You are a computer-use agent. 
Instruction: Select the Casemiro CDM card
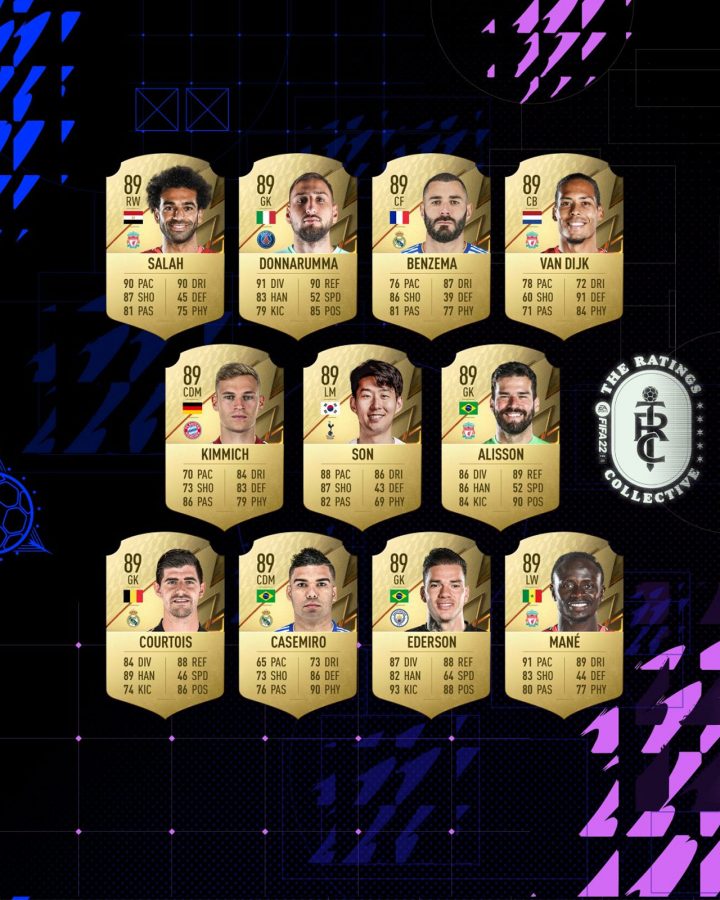(x=297, y=622)
